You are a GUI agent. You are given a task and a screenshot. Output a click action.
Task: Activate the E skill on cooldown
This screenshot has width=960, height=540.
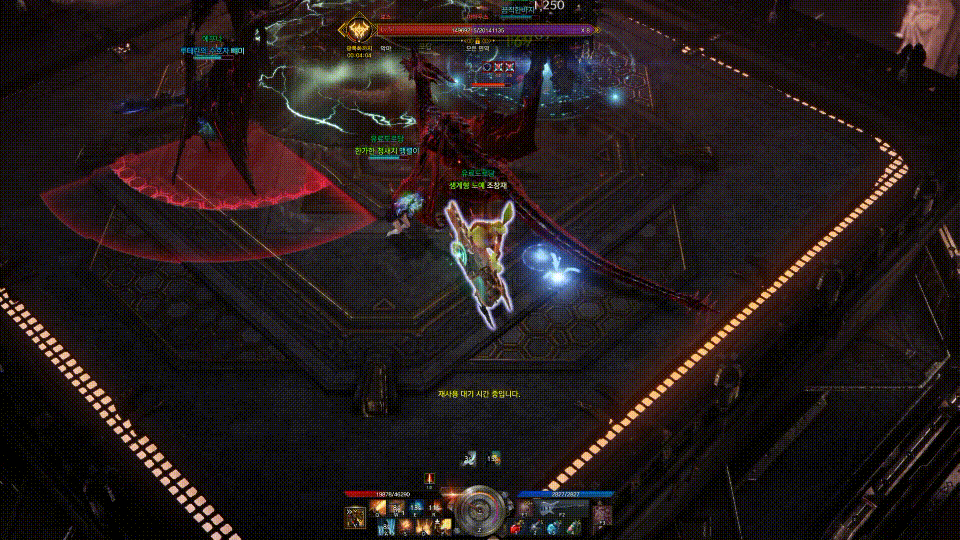pos(415,507)
